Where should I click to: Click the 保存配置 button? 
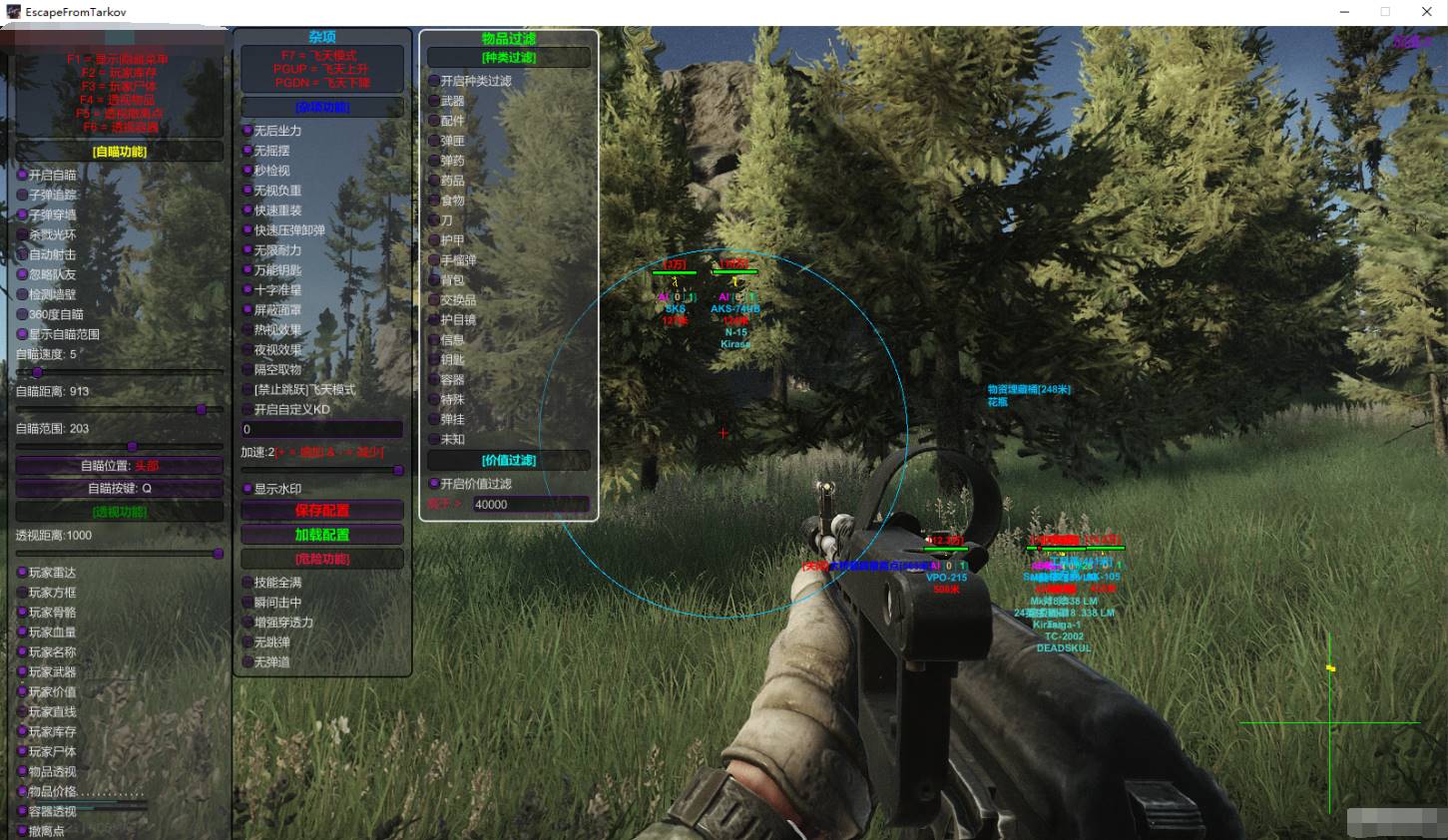coord(321,511)
